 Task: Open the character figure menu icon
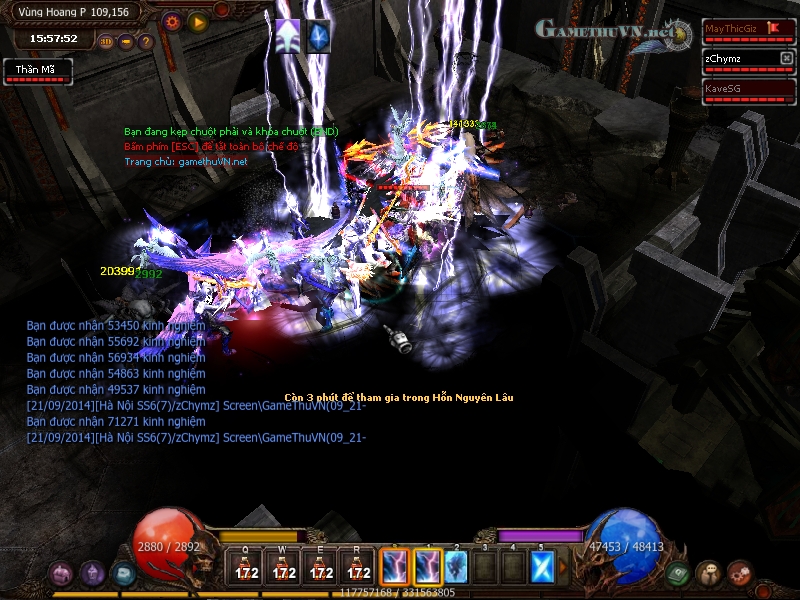(x=710, y=574)
